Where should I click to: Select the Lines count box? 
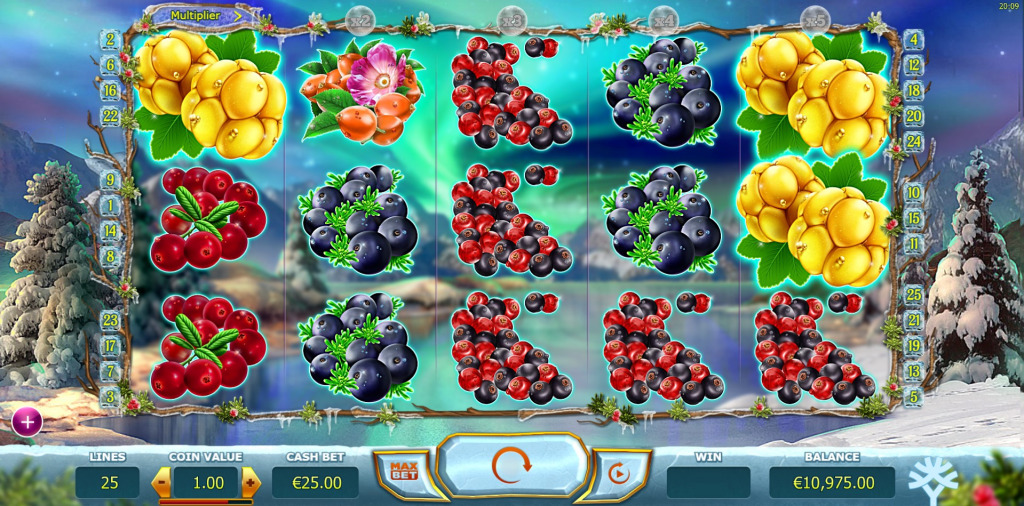[108, 483]
